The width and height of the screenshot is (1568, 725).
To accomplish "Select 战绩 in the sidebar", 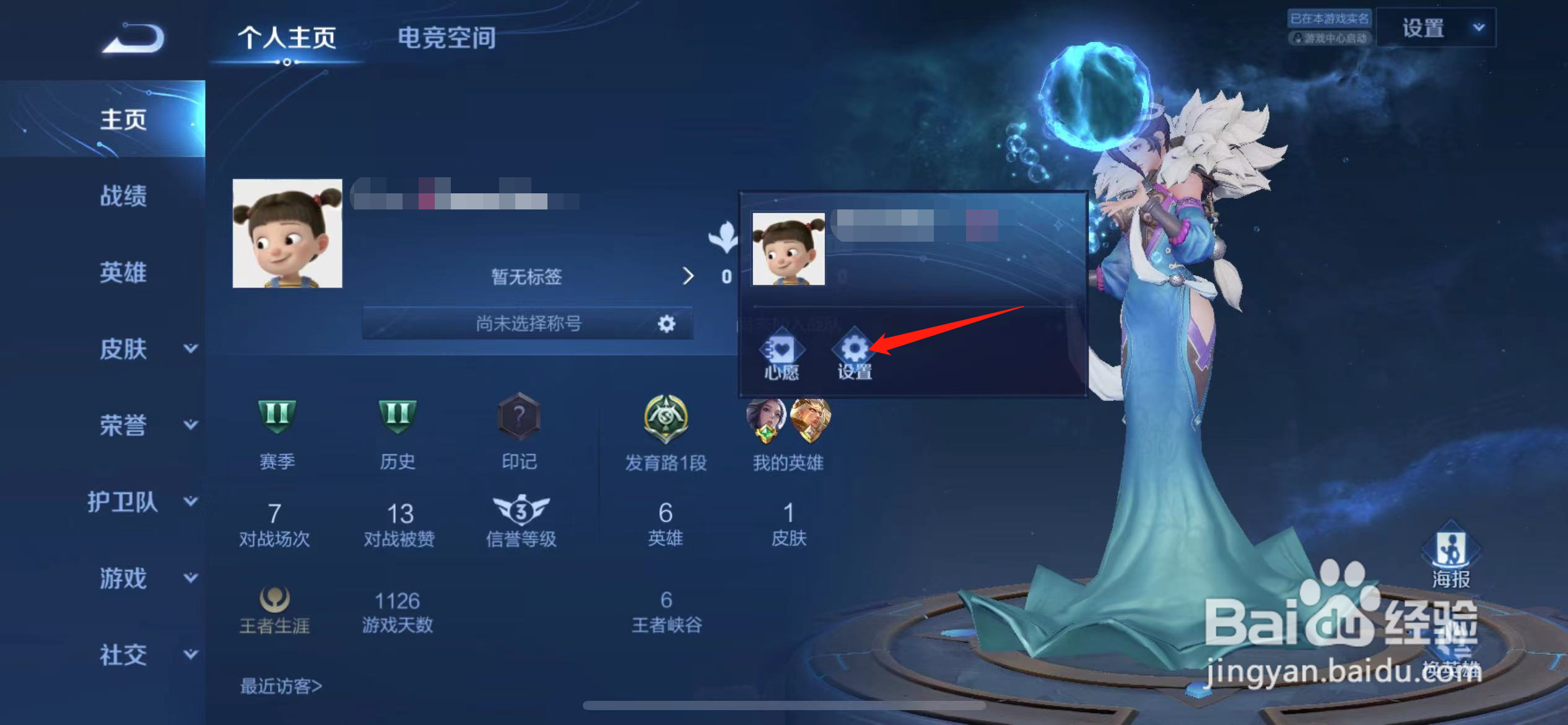I will (x=123, y=196).
